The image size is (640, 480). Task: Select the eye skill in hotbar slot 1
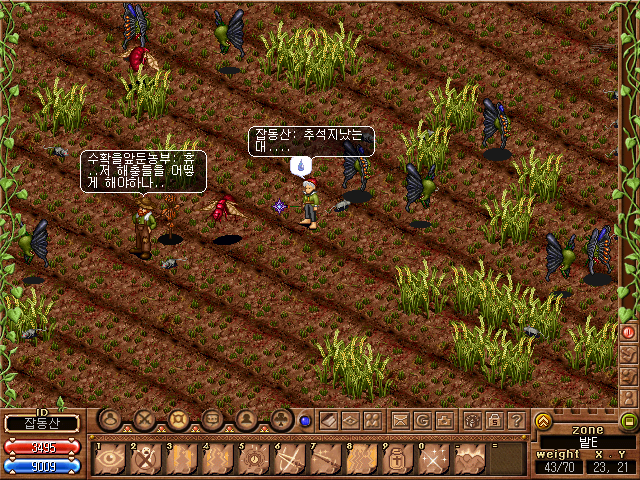coord(109,458)
